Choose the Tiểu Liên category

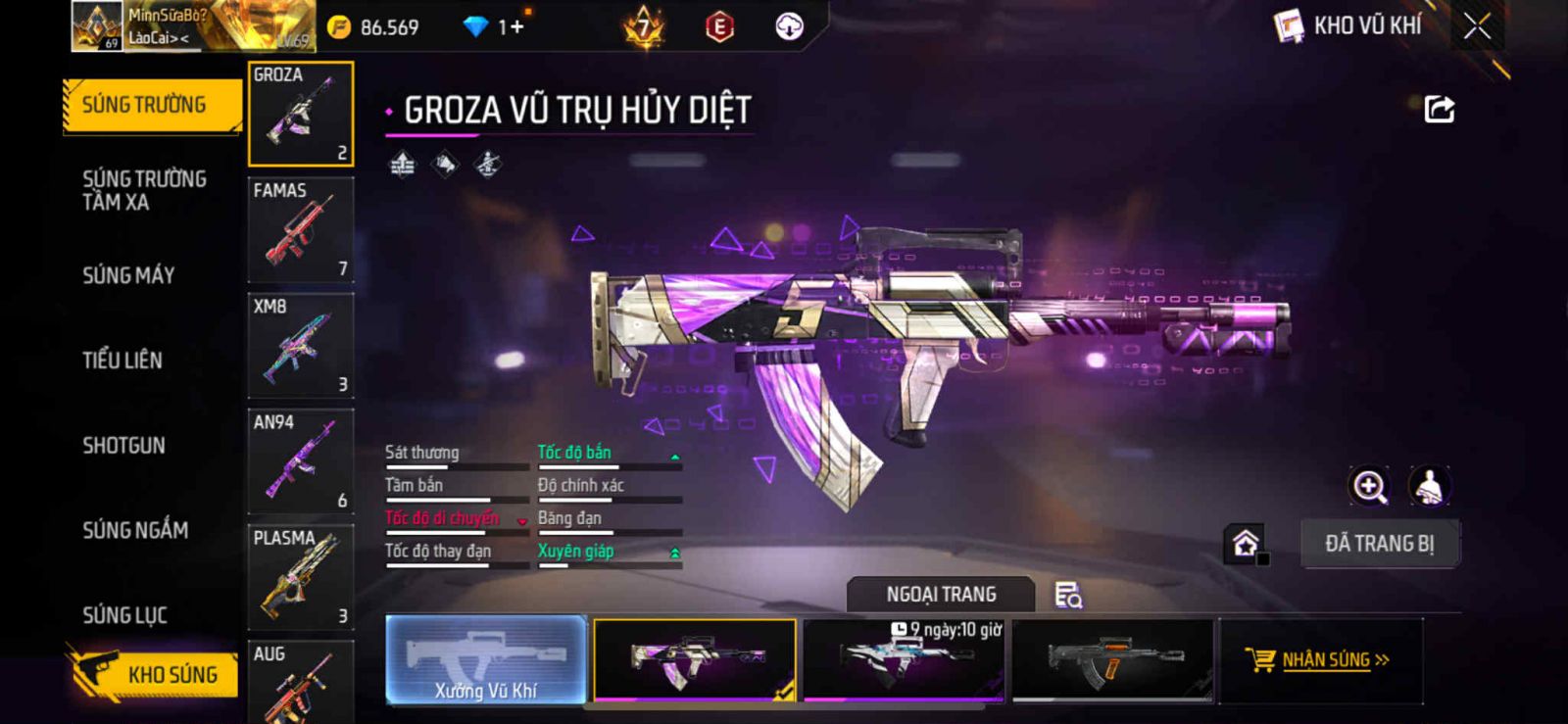click(122, 361)
